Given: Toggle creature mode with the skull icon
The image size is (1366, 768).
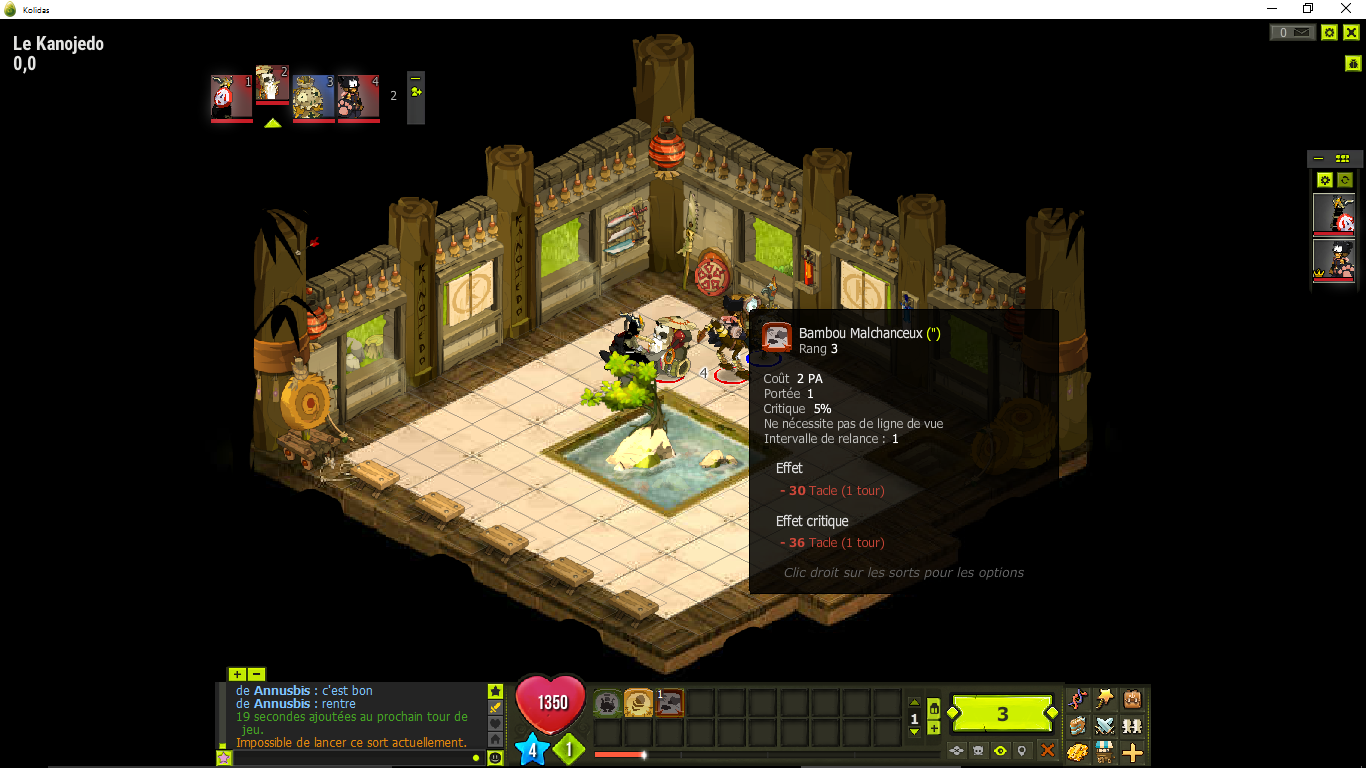Looking at the screenshot, I should pos(977,750).
